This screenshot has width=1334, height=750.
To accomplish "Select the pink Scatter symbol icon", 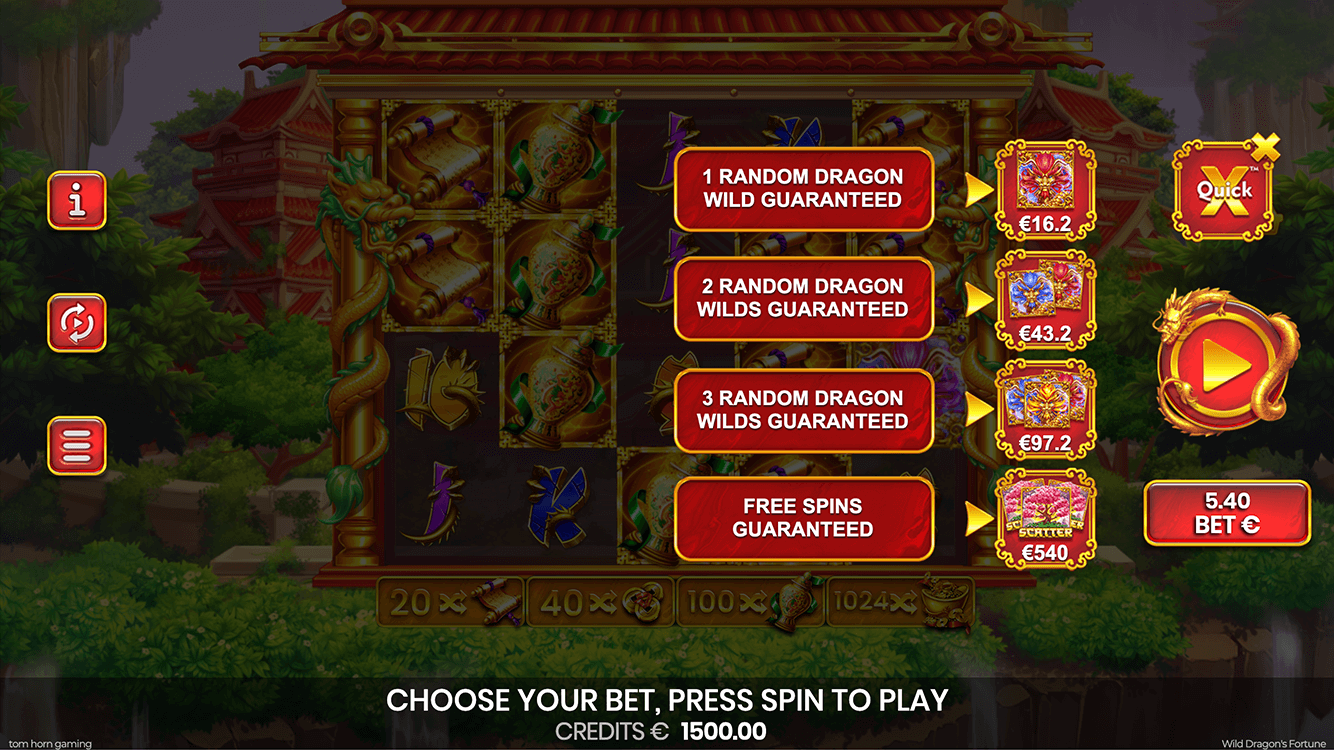I will (1044, 508).
